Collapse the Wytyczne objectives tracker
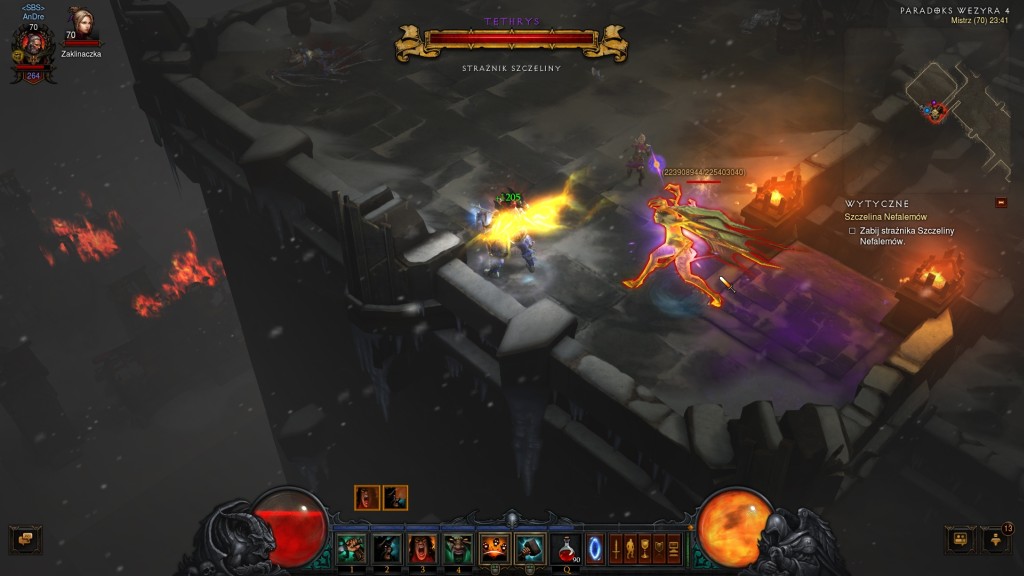The width and height of the screenshot is (1024, 576). click(1001, 203)
